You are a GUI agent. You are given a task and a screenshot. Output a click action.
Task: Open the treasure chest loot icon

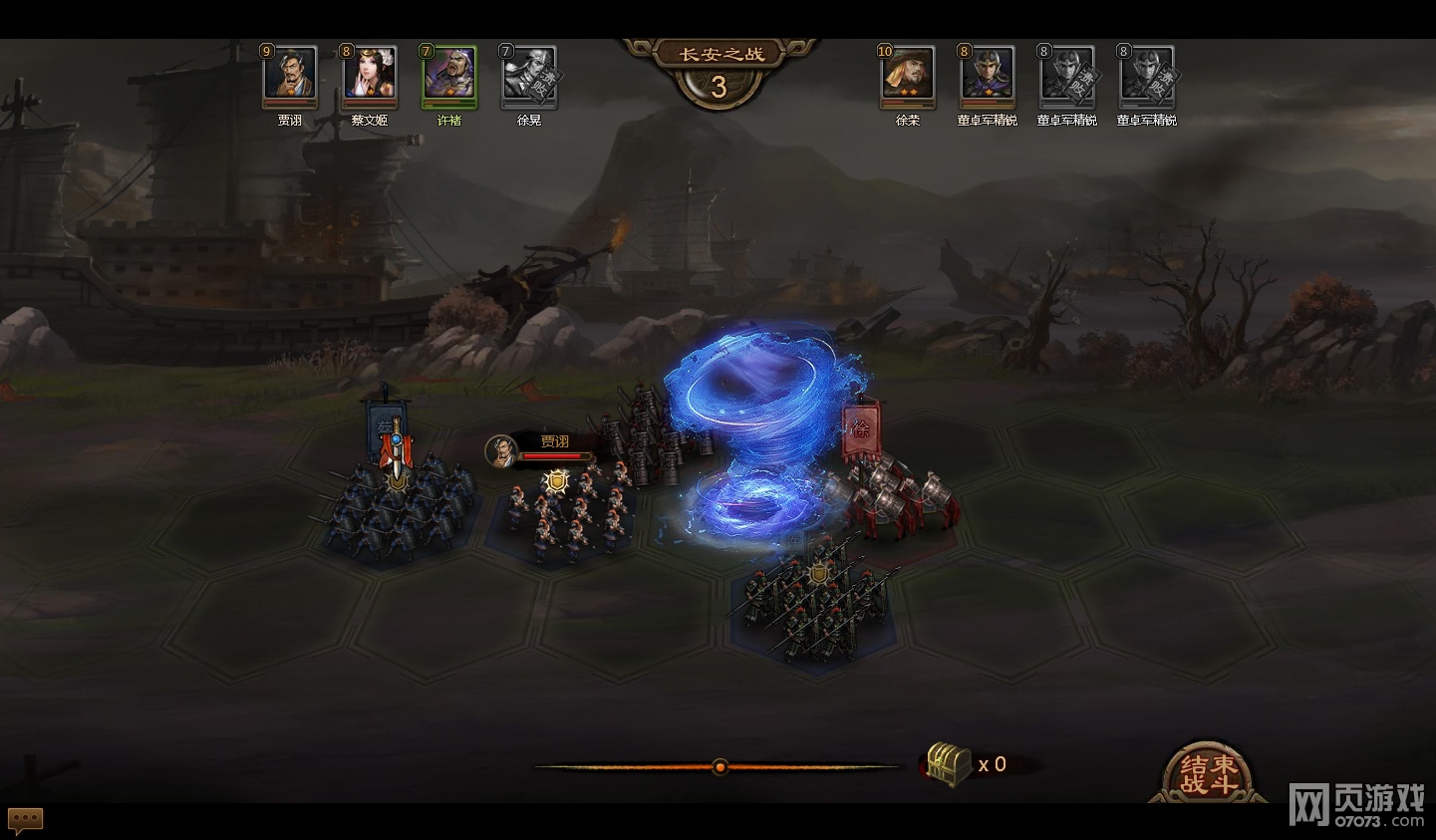pyautogui.click(x=948, y=764)
